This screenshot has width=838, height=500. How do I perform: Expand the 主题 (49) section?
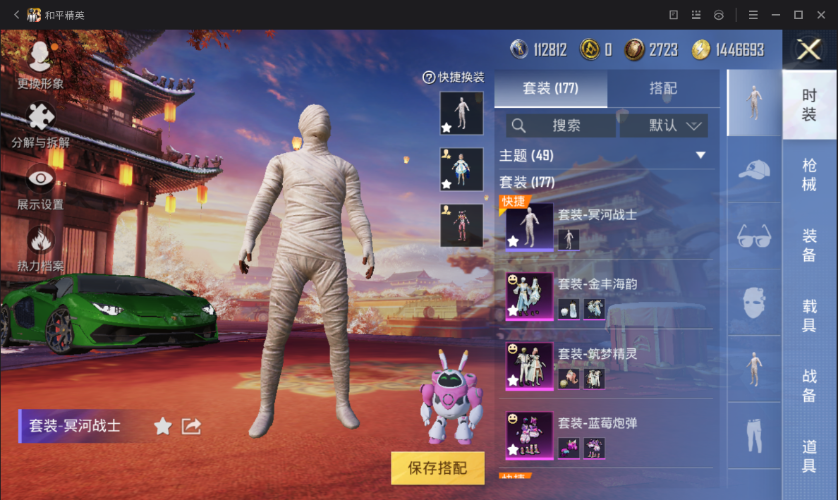pos(700,155)
